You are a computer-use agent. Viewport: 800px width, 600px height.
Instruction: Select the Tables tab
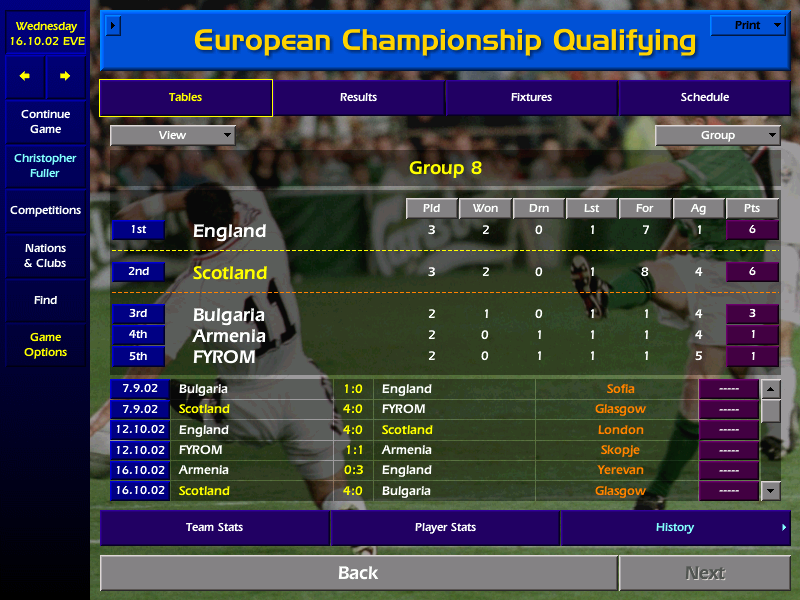(x=185, y=97)
